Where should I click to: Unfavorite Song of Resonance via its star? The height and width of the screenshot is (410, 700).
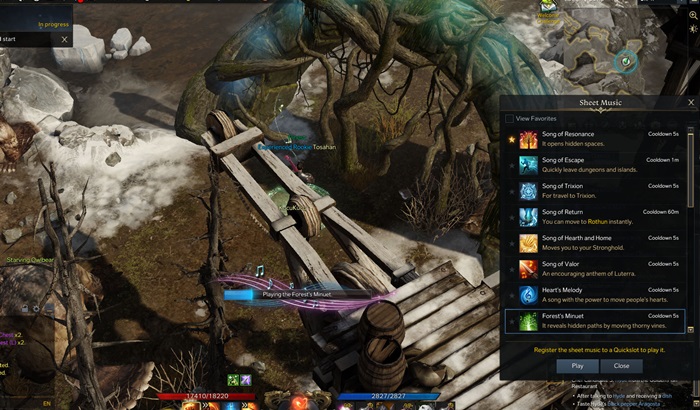tap(510, 139)
